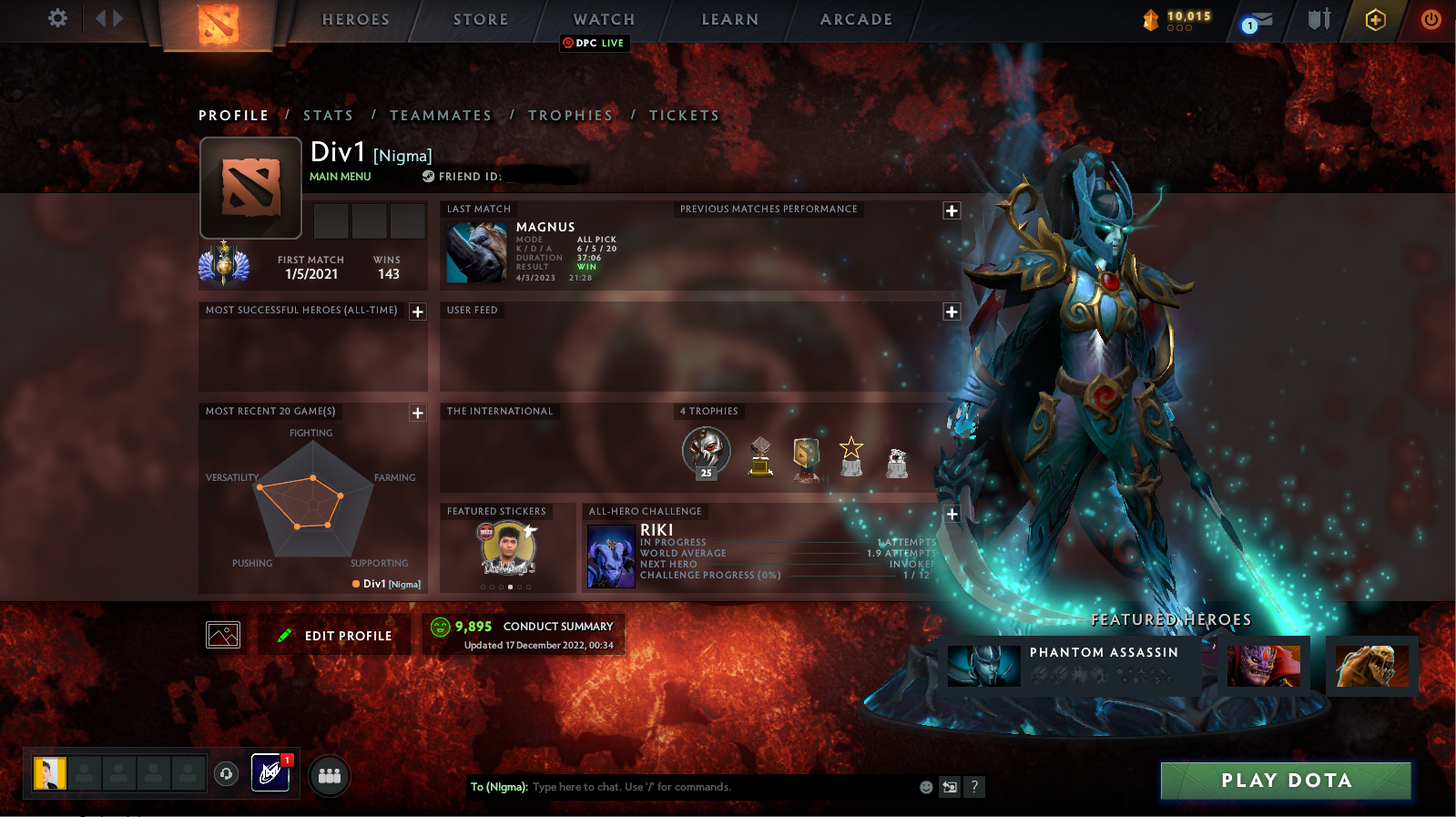Image resolution: width=1456 pixels, height=817 pixels.
Task: Expand Most Recent 20 Games details
Action: [x=418, y=413]
